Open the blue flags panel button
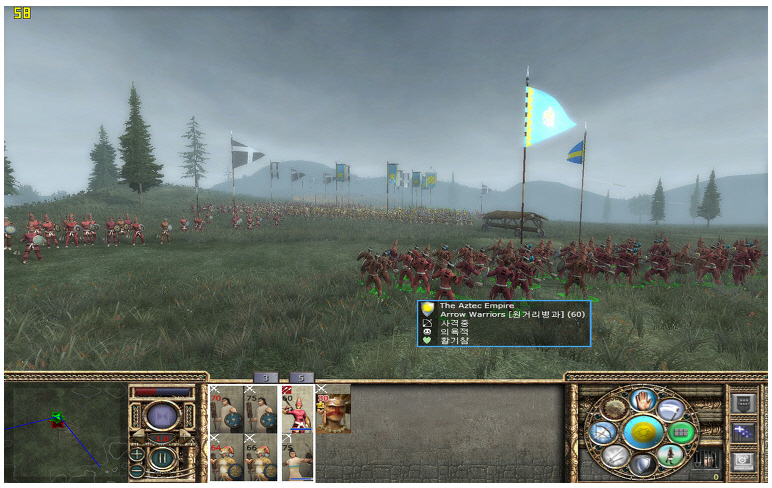Screen dimensions: 772x488 click(x=741, y=432)
